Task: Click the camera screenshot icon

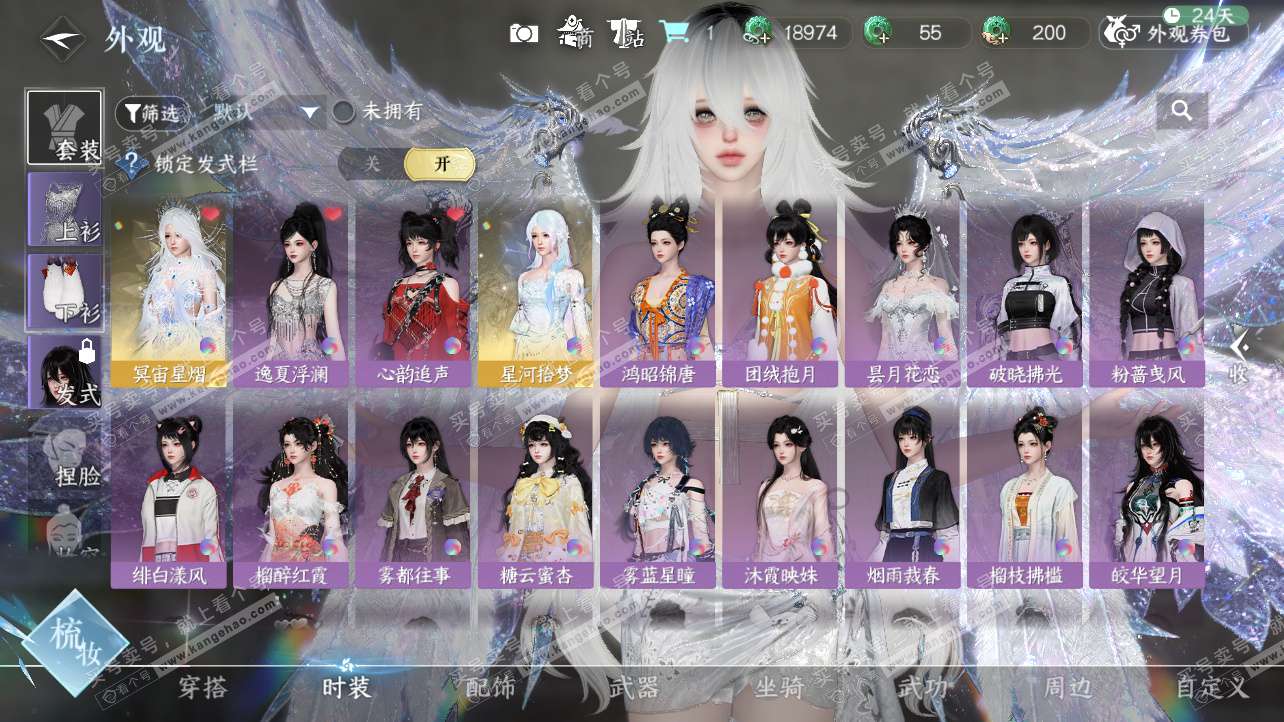Action: tap(524, 33)
